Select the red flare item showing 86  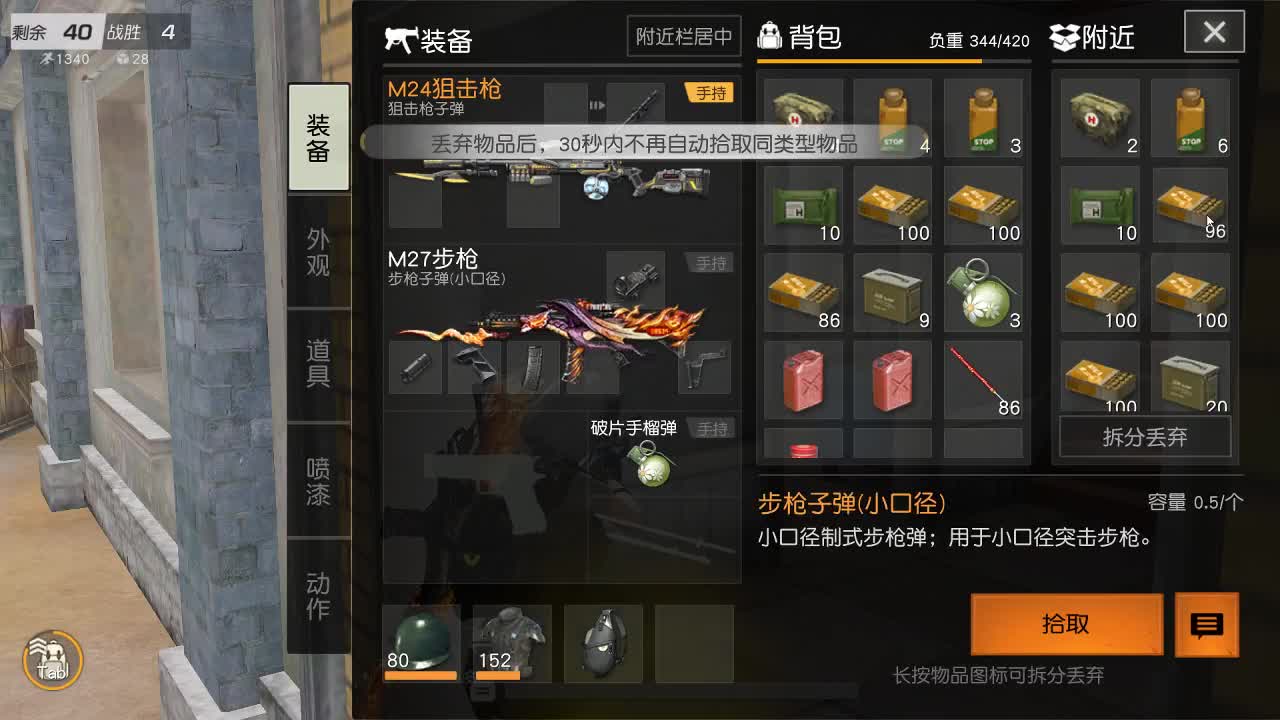point(981,380)
